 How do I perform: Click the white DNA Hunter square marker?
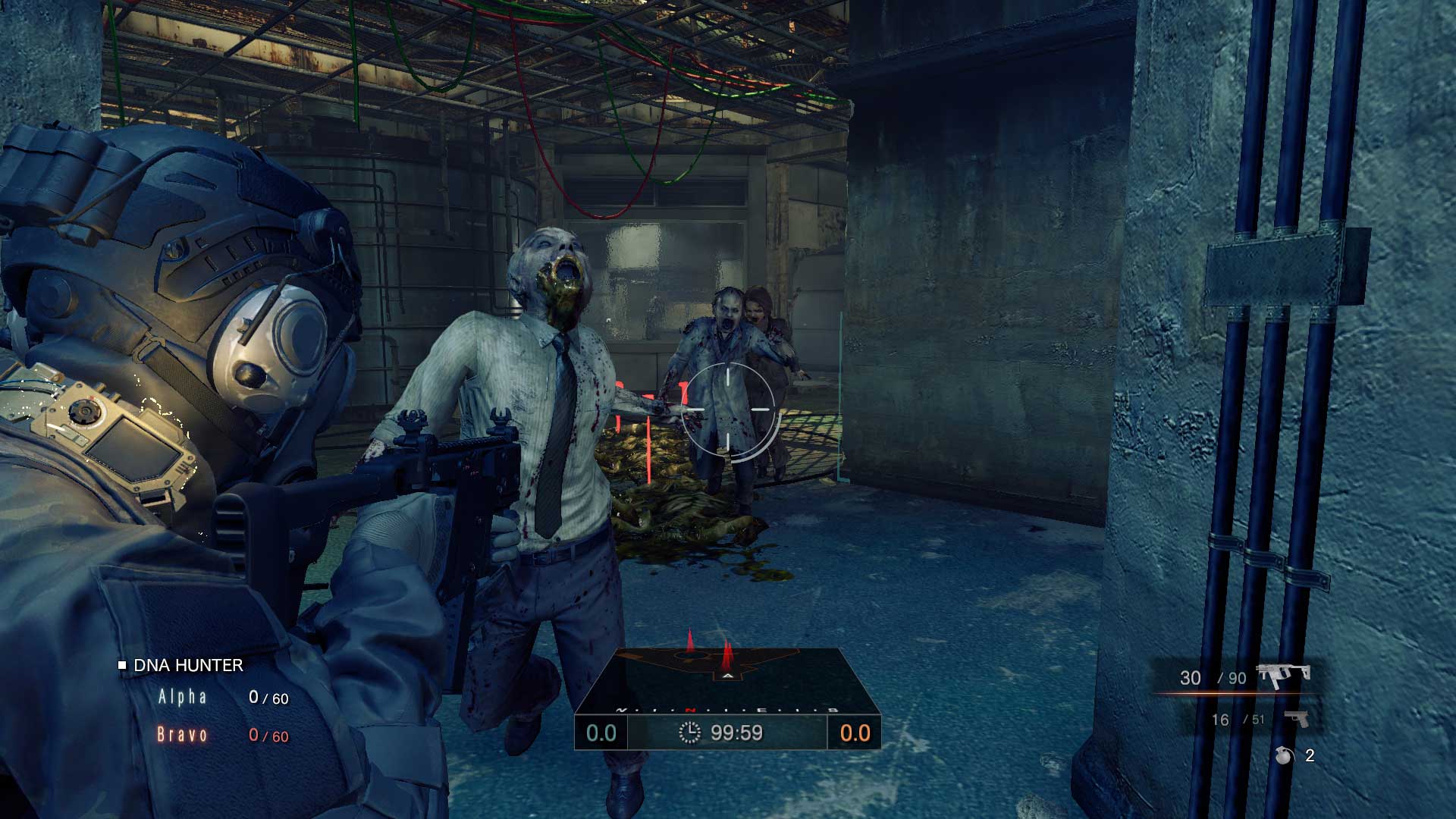[x=123, y=666]
